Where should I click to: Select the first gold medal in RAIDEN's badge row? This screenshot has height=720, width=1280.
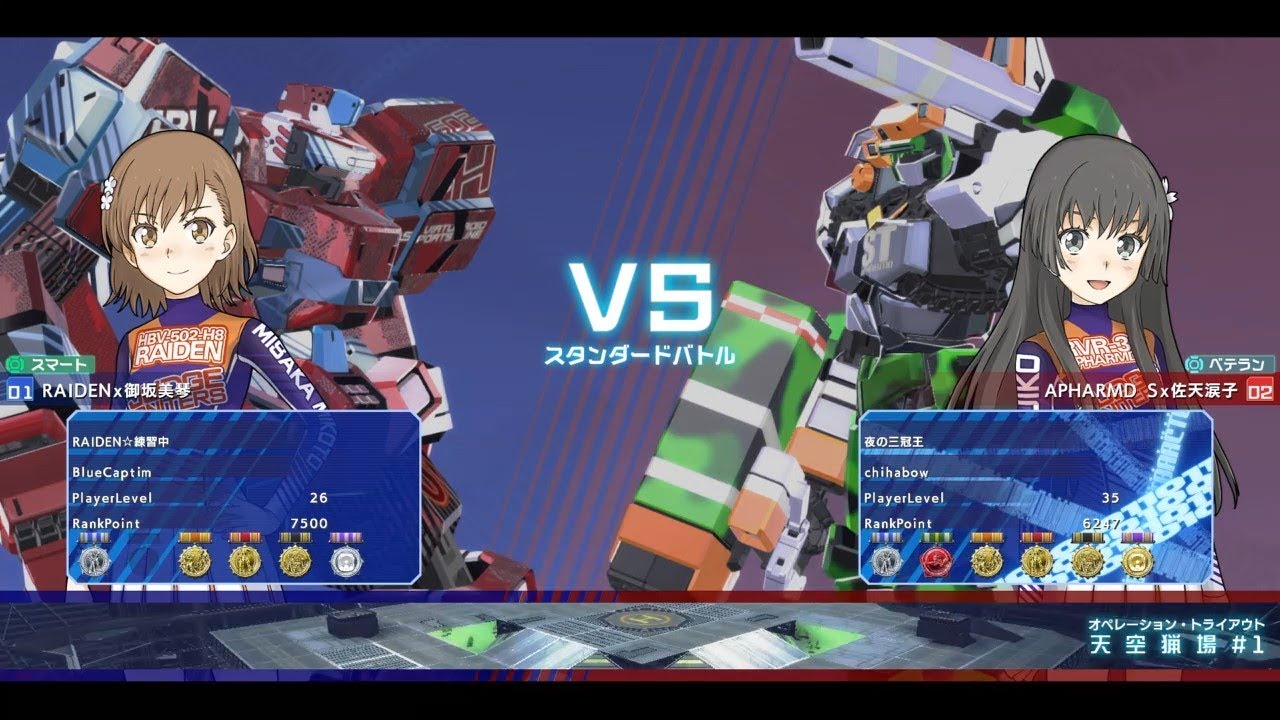(196, 560)
